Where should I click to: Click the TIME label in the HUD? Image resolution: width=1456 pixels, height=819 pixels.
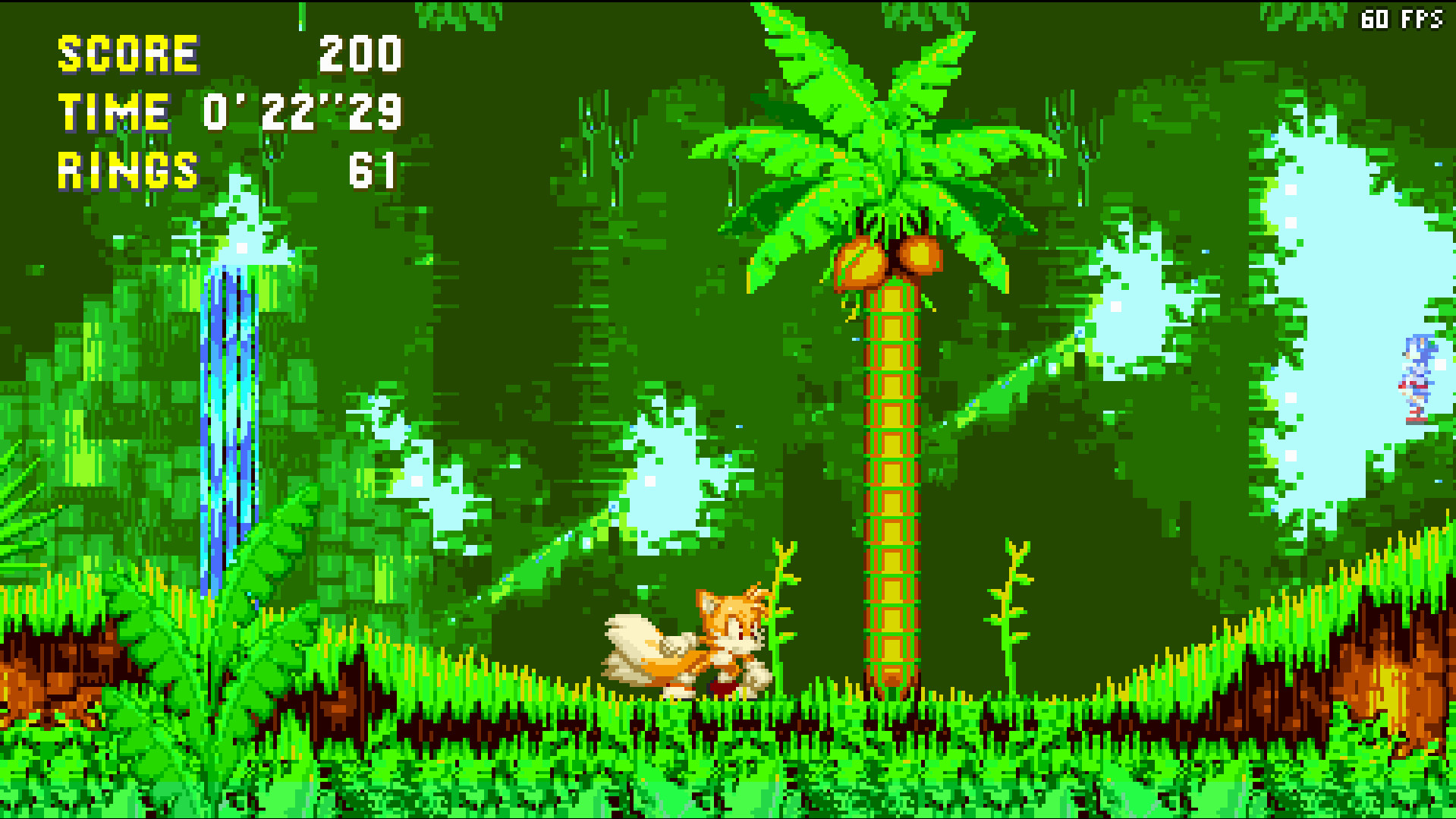tap(114, 112)
